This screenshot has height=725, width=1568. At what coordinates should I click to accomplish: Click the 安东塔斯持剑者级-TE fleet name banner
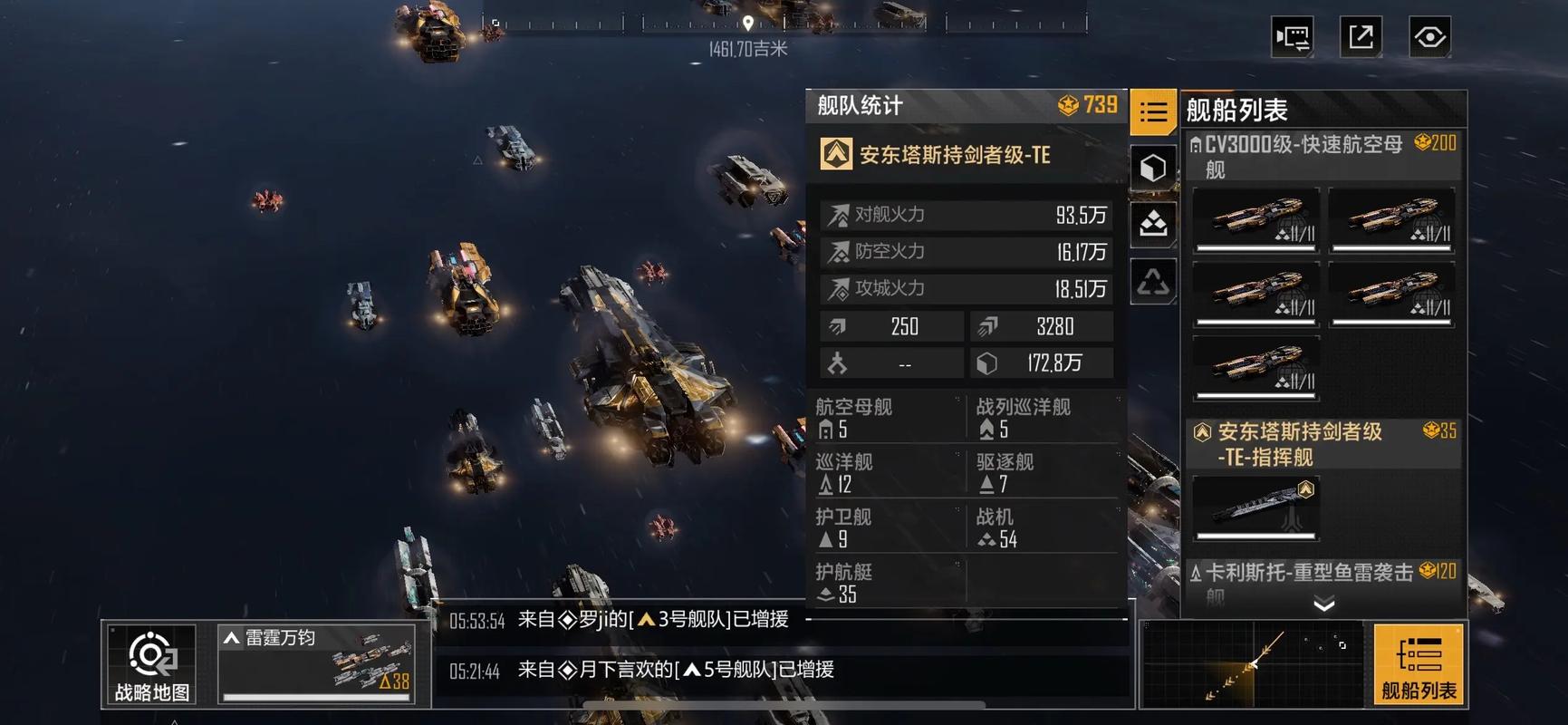tap(954, 155)
